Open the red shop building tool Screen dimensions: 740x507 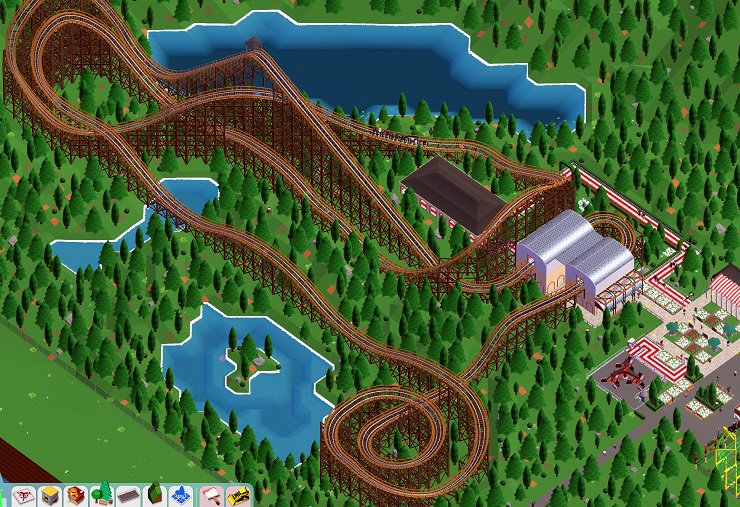coord(75,495)
